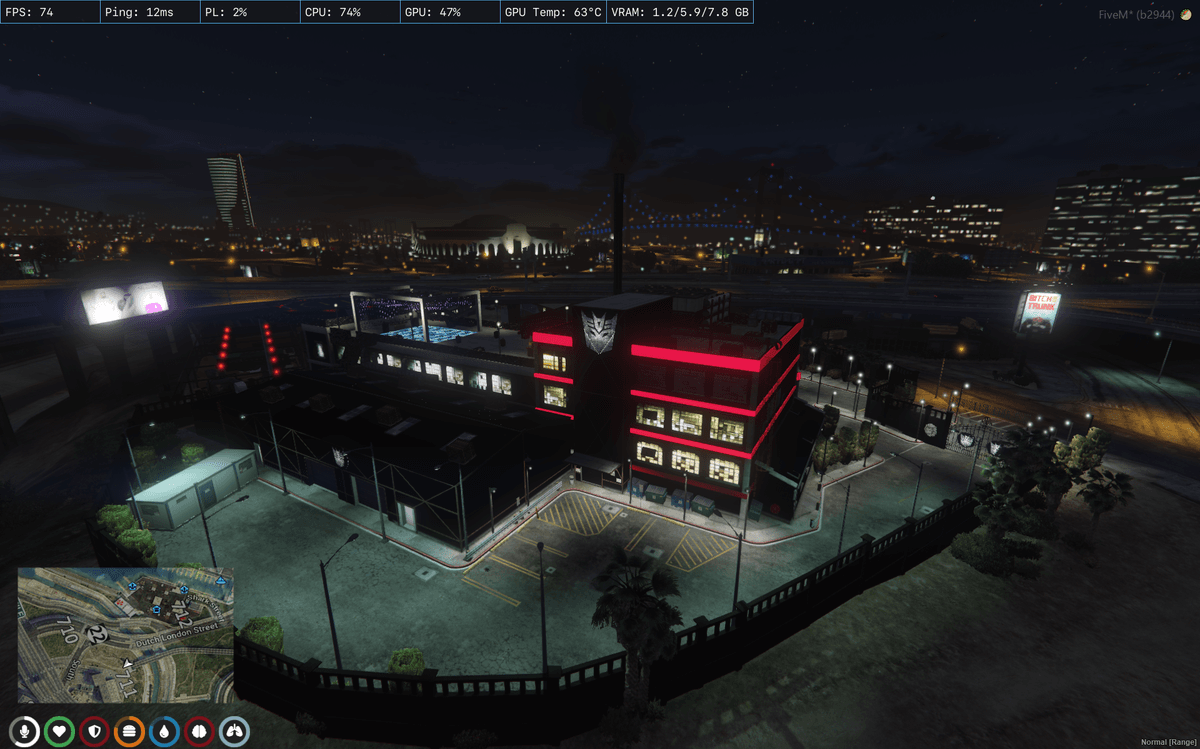Click the route 22 highway marker on minimap

96,633
